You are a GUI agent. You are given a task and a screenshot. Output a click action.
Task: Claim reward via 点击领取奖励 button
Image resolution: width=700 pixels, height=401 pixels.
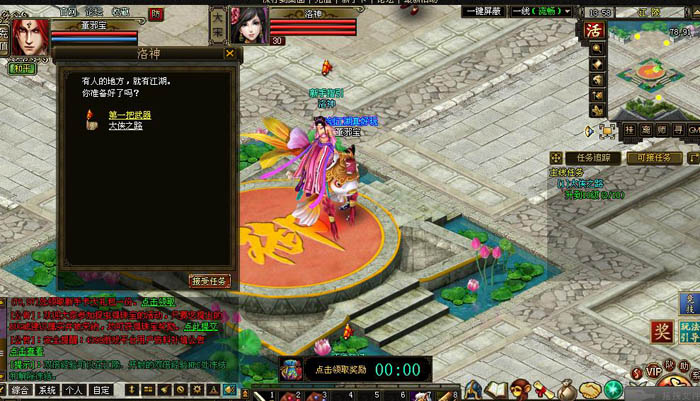(338, 370)
